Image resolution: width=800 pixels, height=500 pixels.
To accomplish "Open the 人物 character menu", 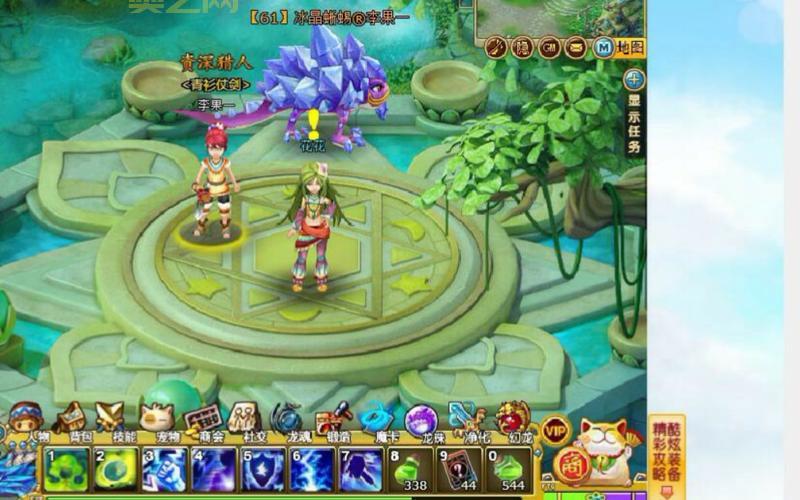I will [27, 418].
